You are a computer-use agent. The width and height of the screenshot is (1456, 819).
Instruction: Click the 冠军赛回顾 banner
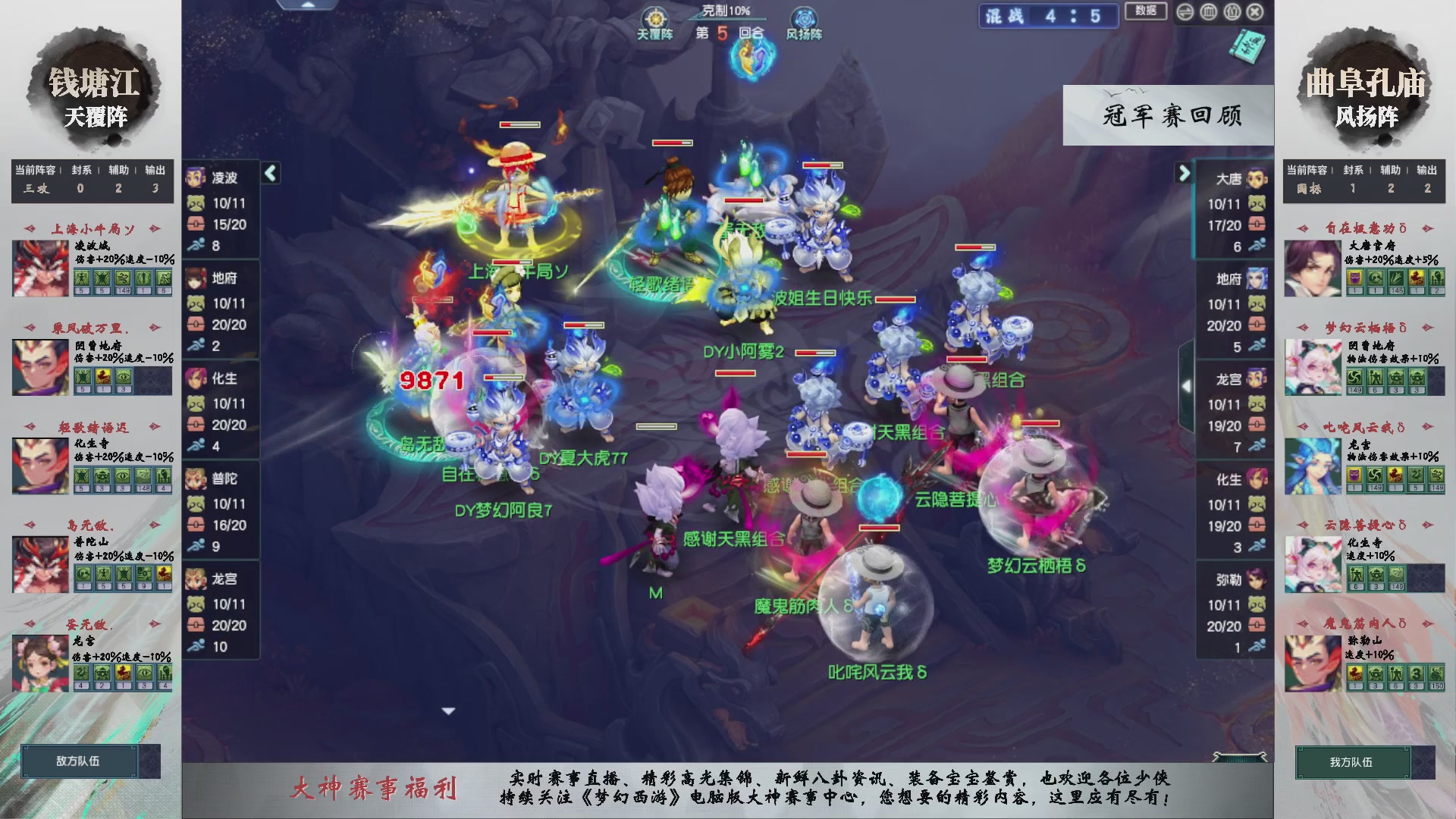[1170, 115]
